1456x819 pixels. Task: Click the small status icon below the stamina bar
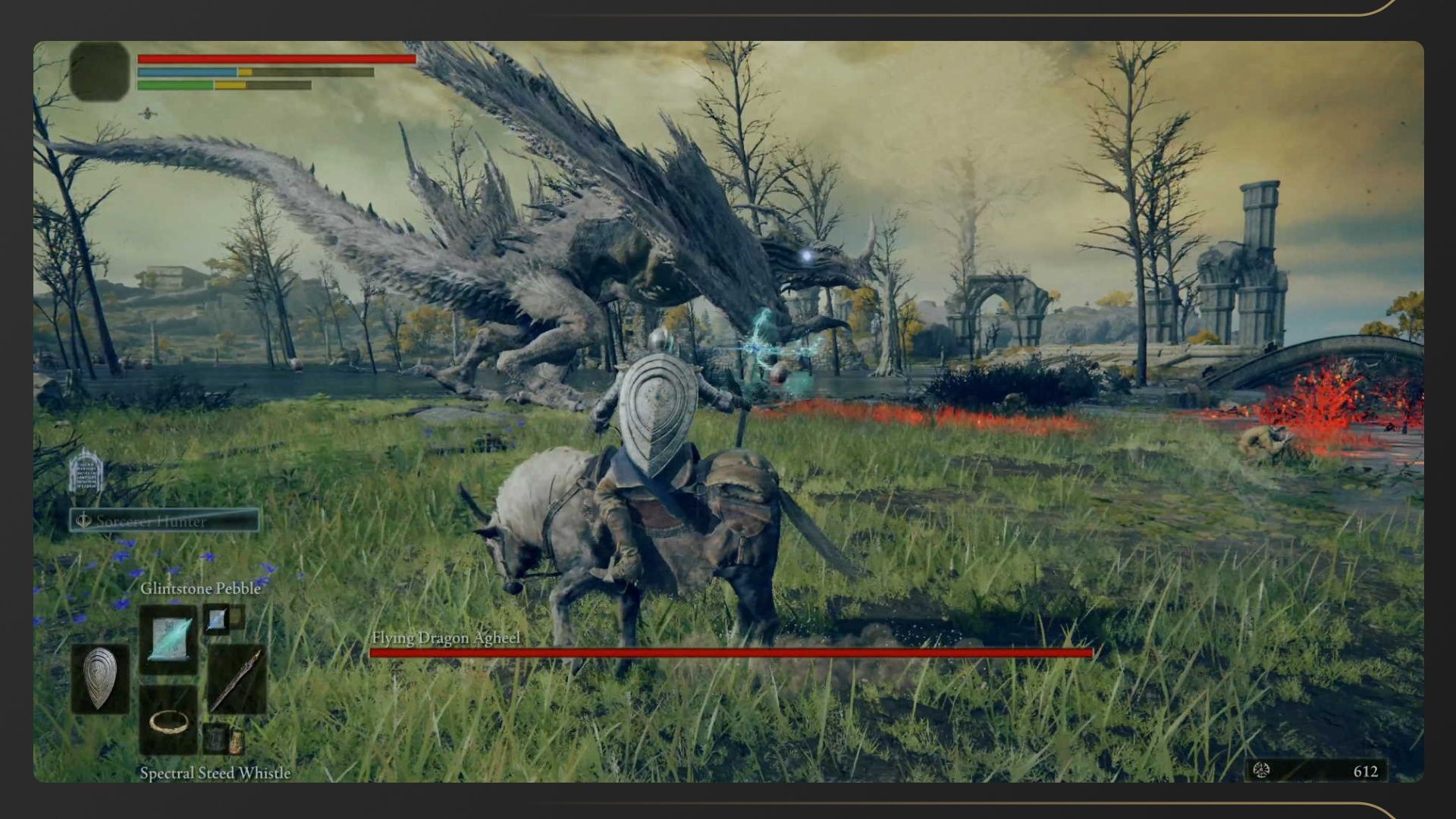pos(148,114)
